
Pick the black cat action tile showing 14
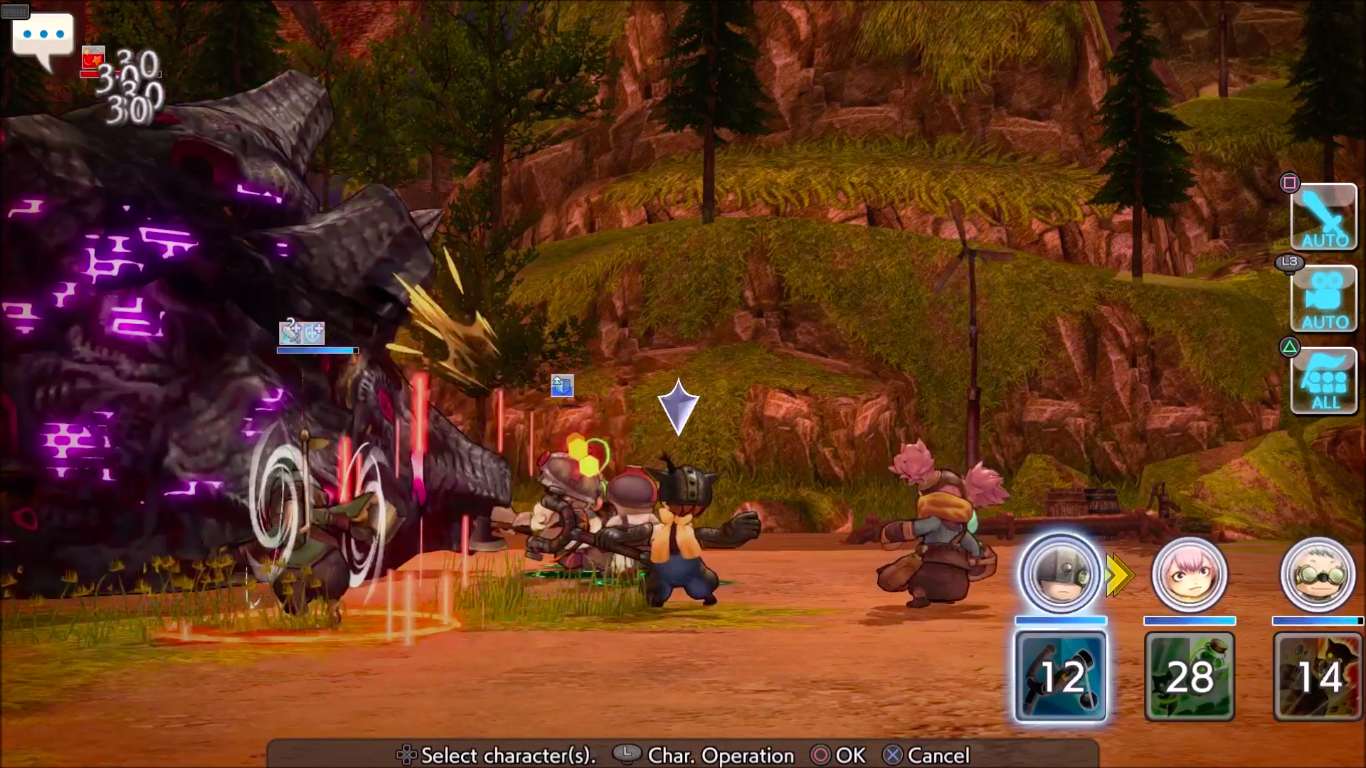(1317, 677)
